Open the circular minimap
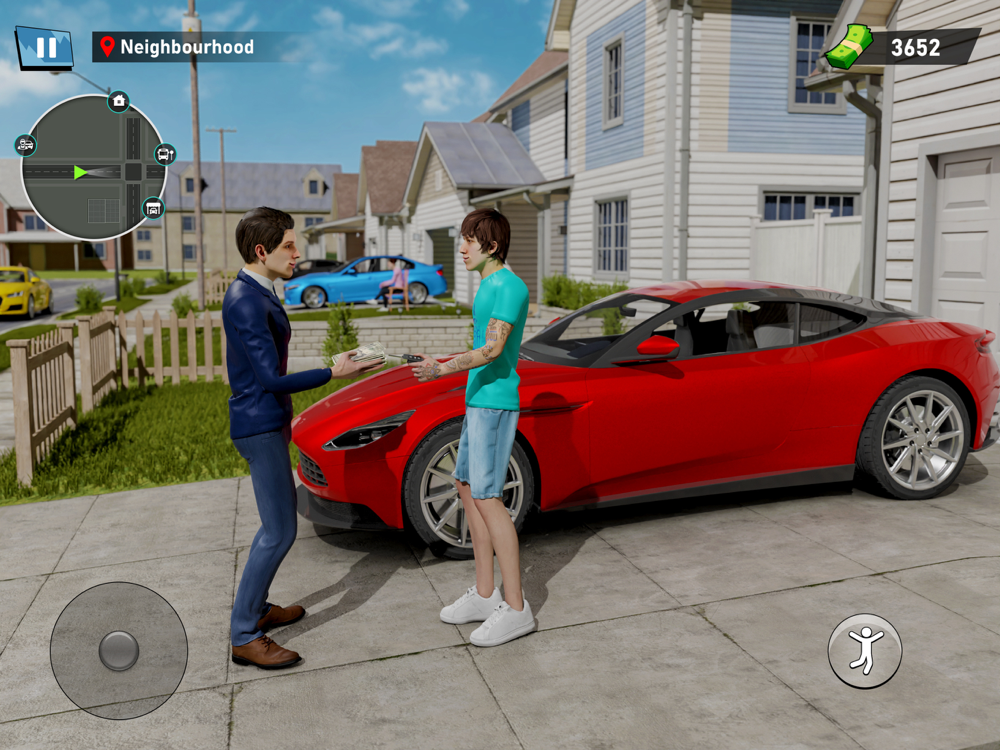The image size is (1000, 750). (x=93, y=169)
